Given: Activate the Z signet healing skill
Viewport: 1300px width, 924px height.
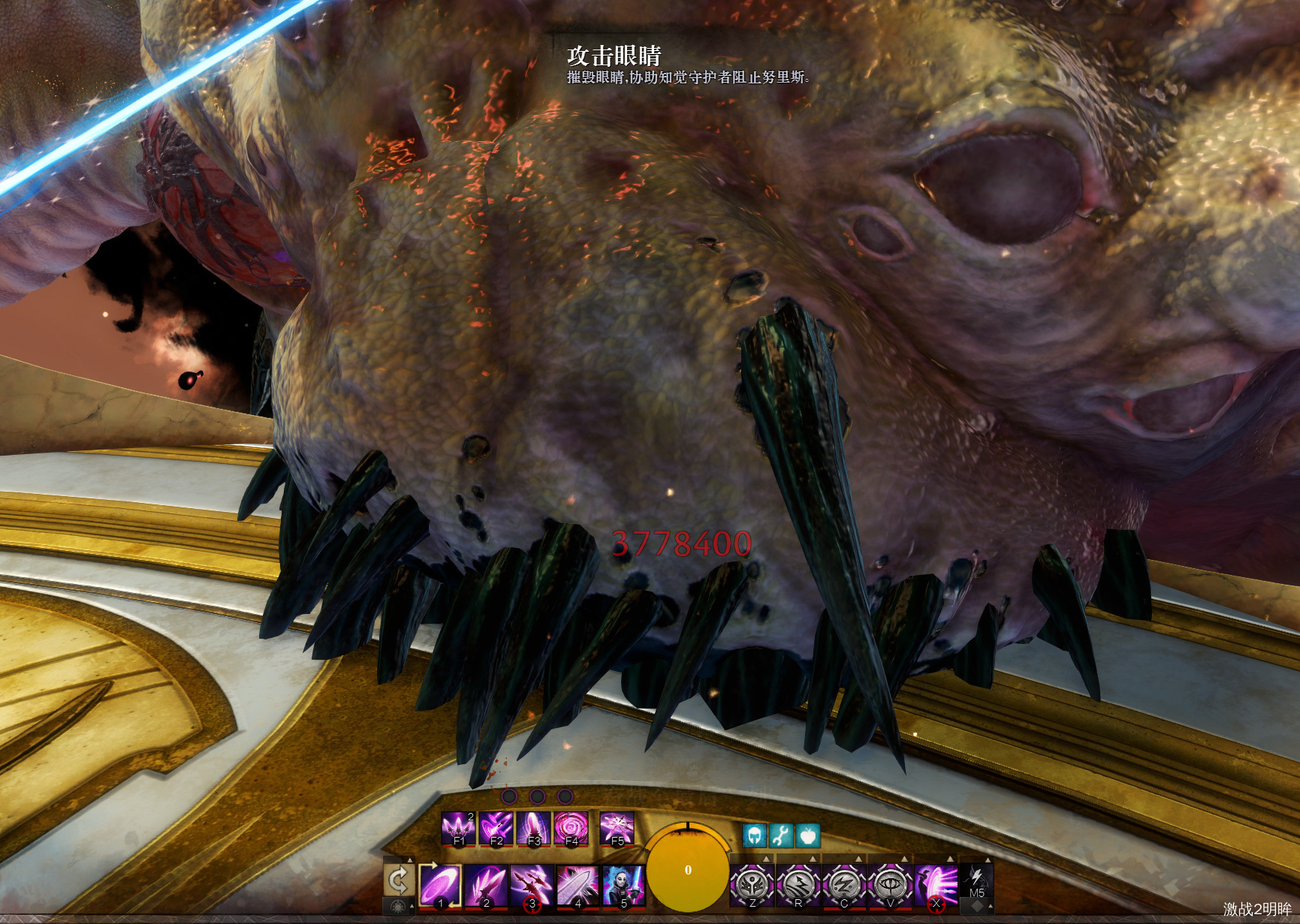Looking at the screenshot, I should 753,885.
